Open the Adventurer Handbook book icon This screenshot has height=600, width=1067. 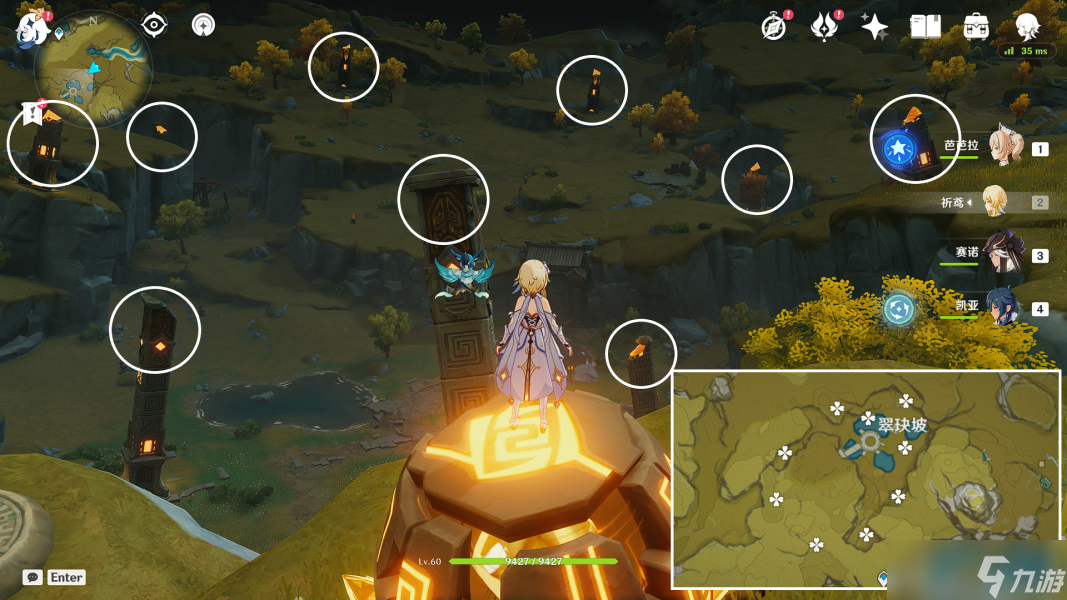pos(925,27)
